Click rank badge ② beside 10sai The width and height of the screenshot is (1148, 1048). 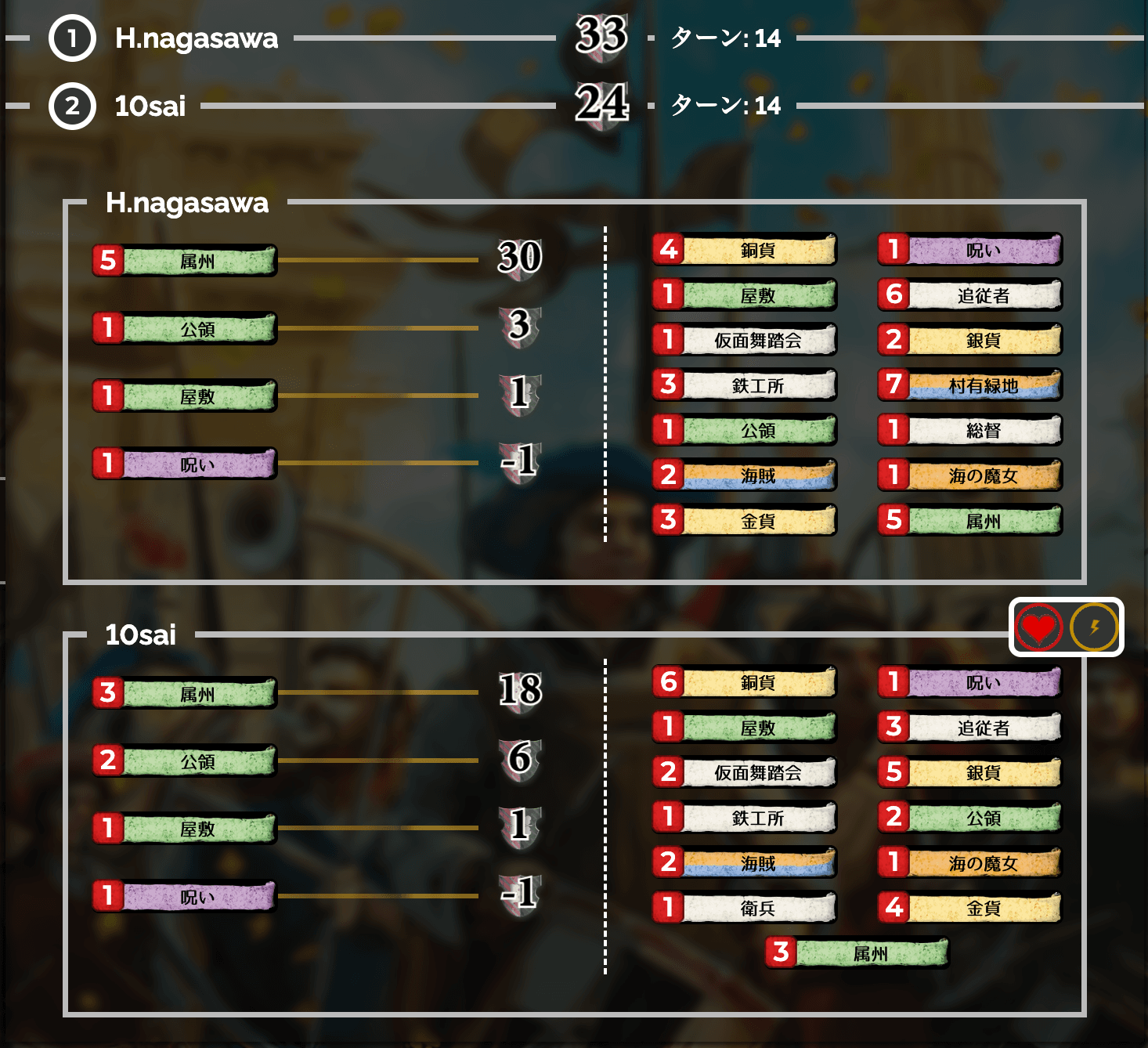point(73,106)
